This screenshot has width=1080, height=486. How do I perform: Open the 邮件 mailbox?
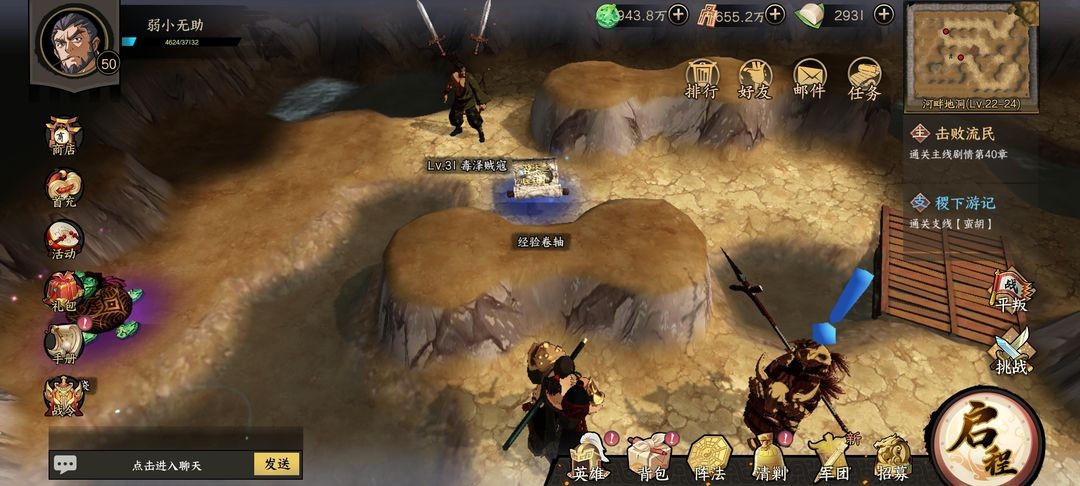point(809,79)
